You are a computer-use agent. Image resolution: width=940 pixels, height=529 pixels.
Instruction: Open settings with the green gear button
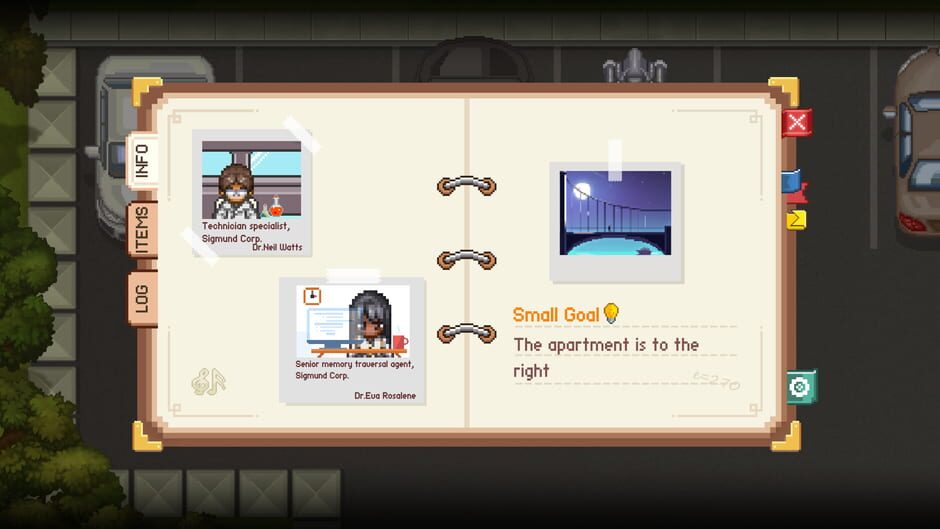click(x=800, y=386)
